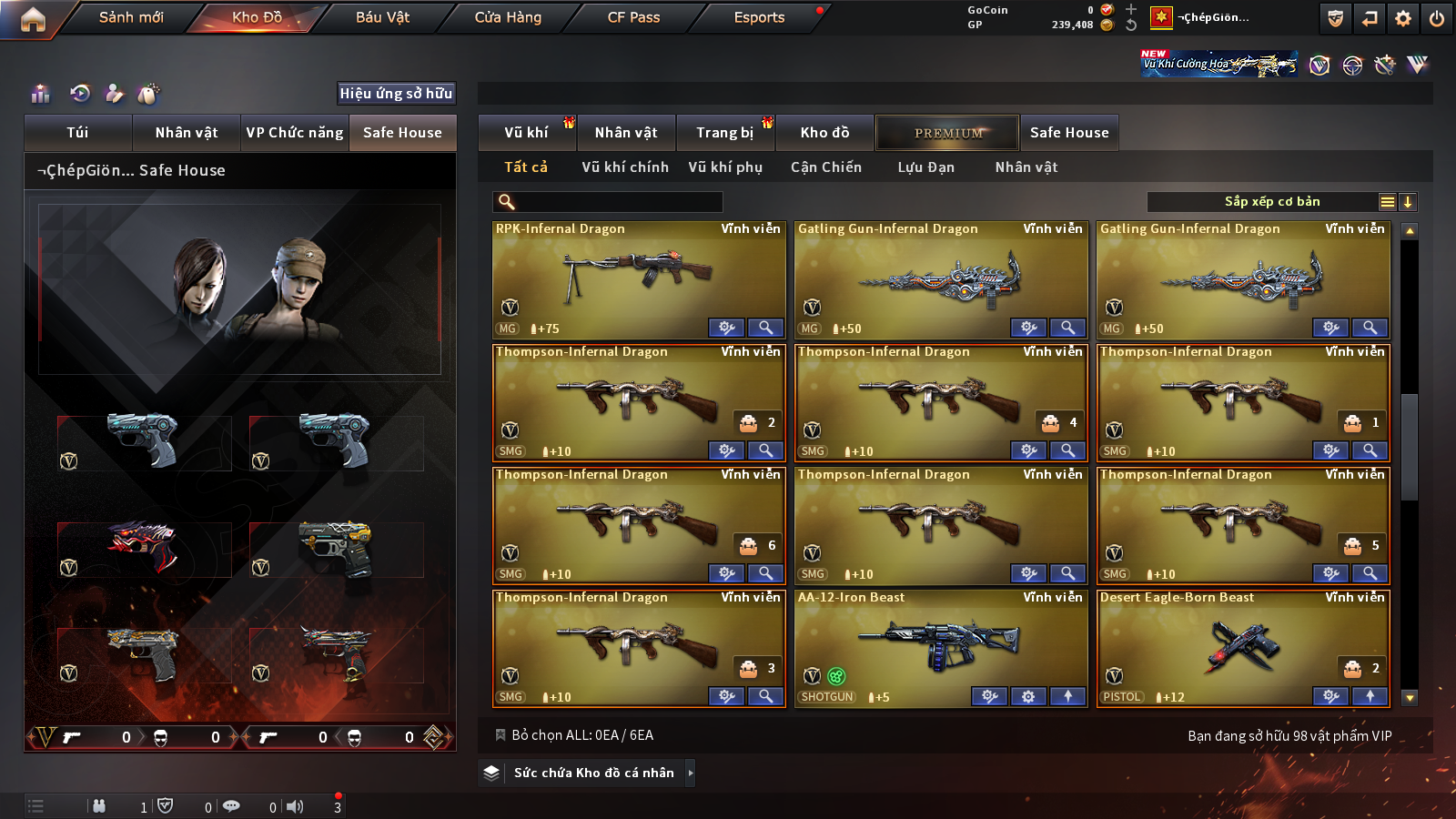Go to the Báu Vật menu
Image resolution: width=1456 pixels, height=819 pixels.
click(x=382, y=17)
